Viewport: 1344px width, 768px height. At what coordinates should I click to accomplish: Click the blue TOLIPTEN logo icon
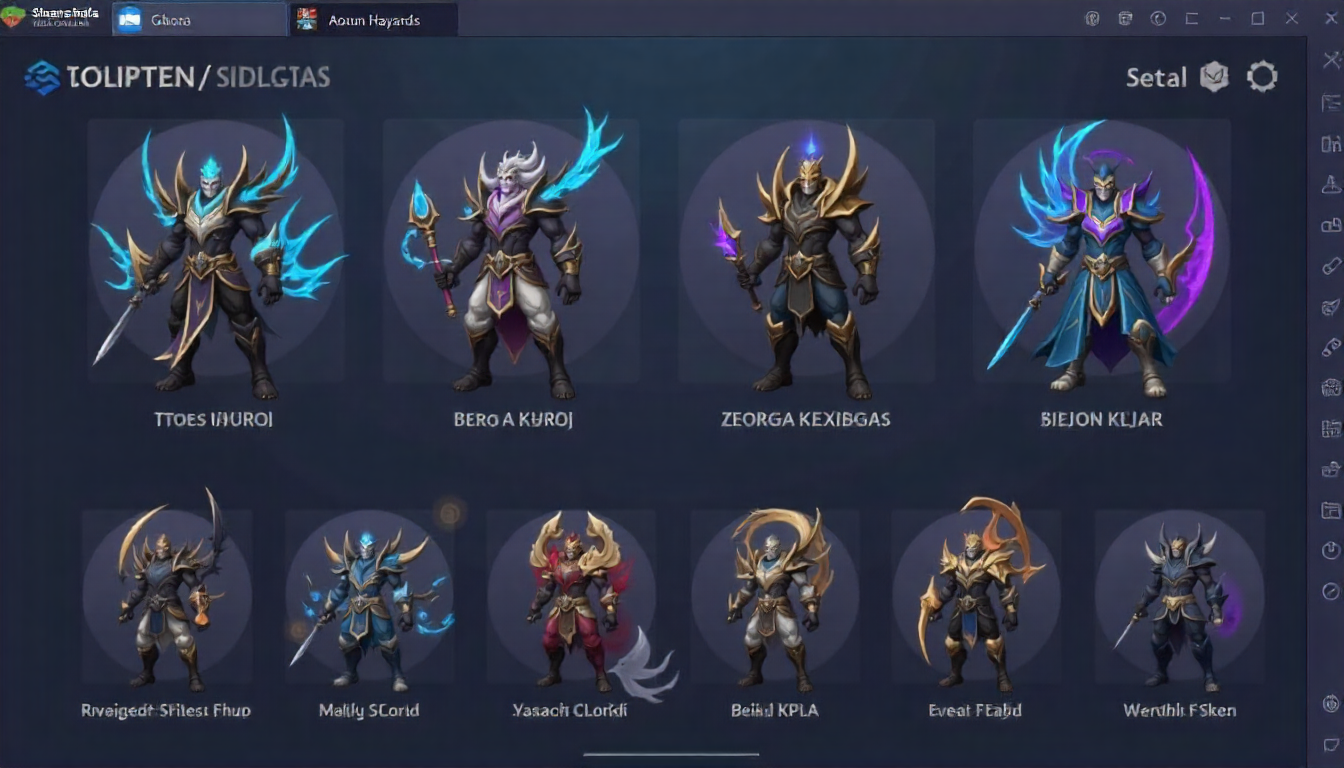point(43,77)
